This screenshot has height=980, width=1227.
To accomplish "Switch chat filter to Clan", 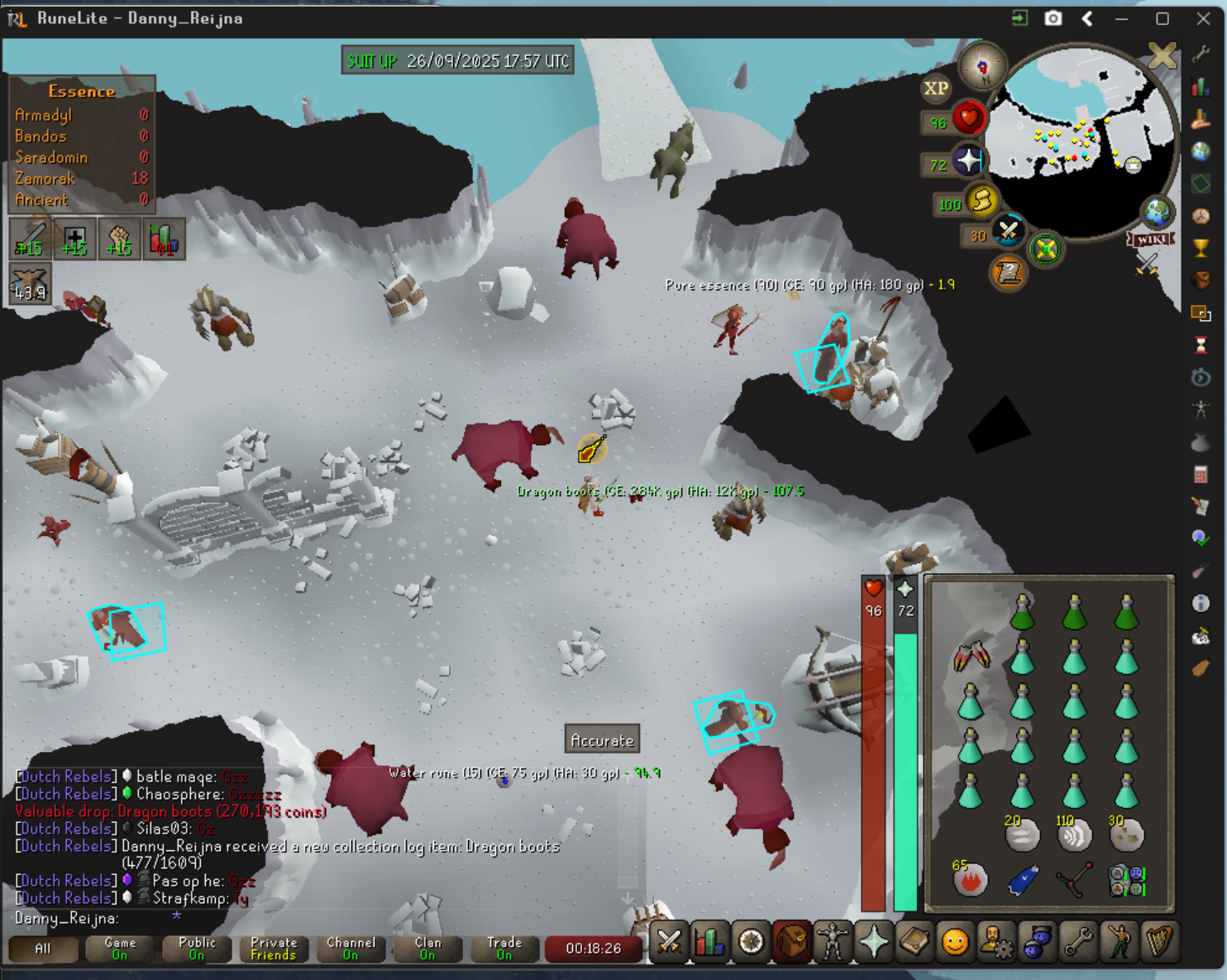I will (x=427, y=949).
